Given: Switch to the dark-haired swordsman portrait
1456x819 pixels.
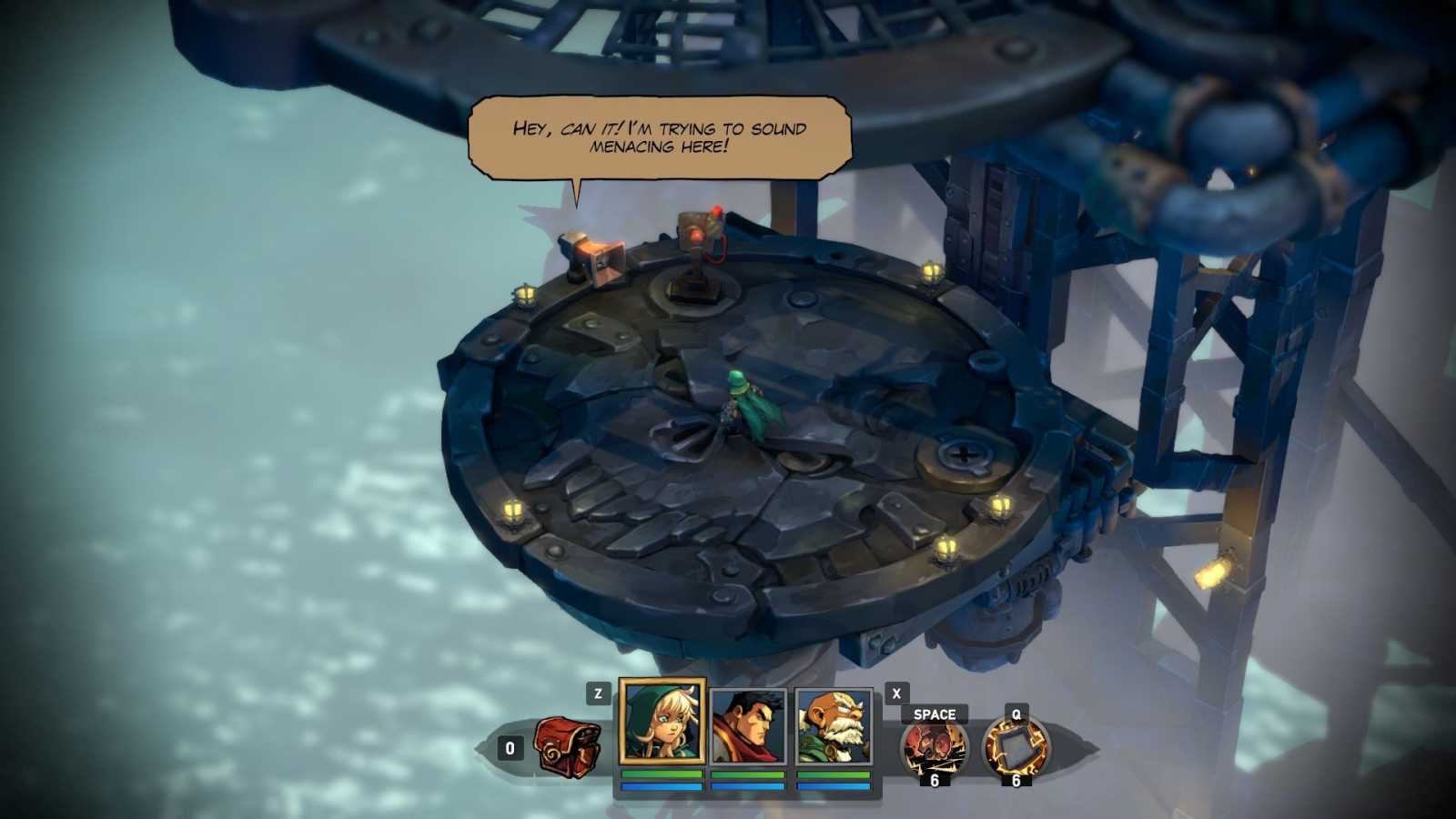Looking at the screenshot, I should point(747,725).
